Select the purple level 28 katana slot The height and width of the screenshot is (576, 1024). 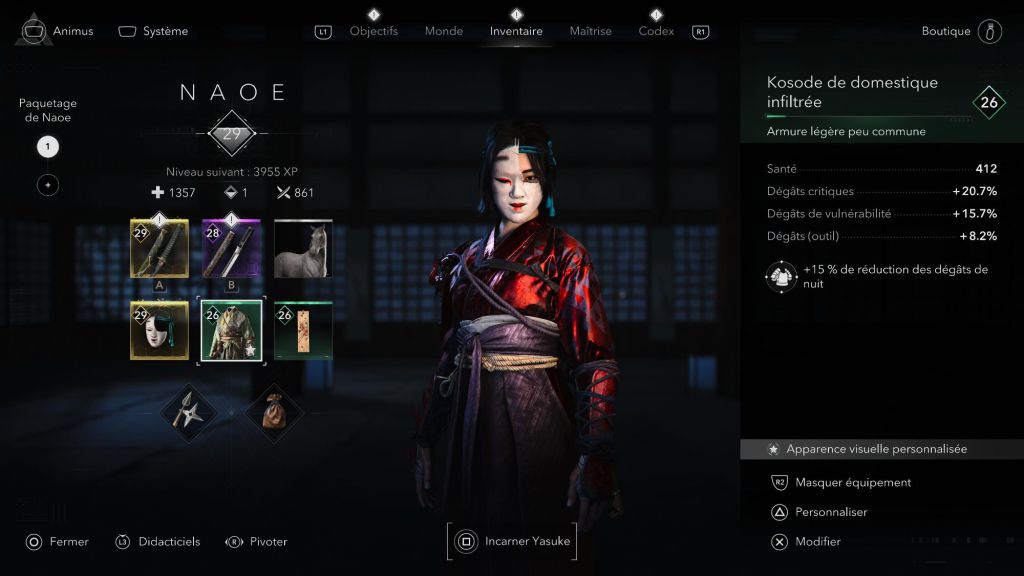click(231, 248)
